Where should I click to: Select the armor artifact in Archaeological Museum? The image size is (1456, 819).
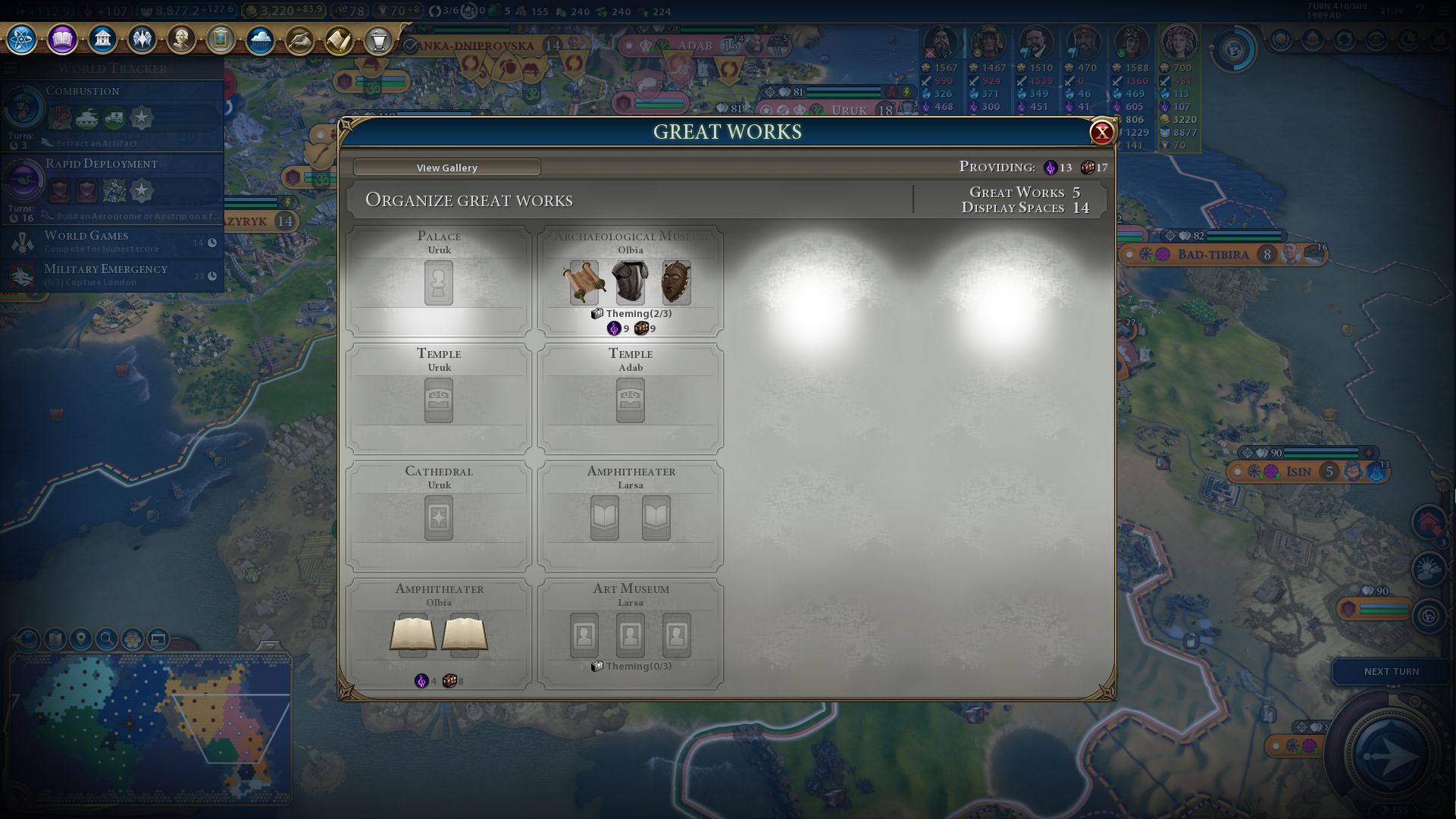pos(630,282)
